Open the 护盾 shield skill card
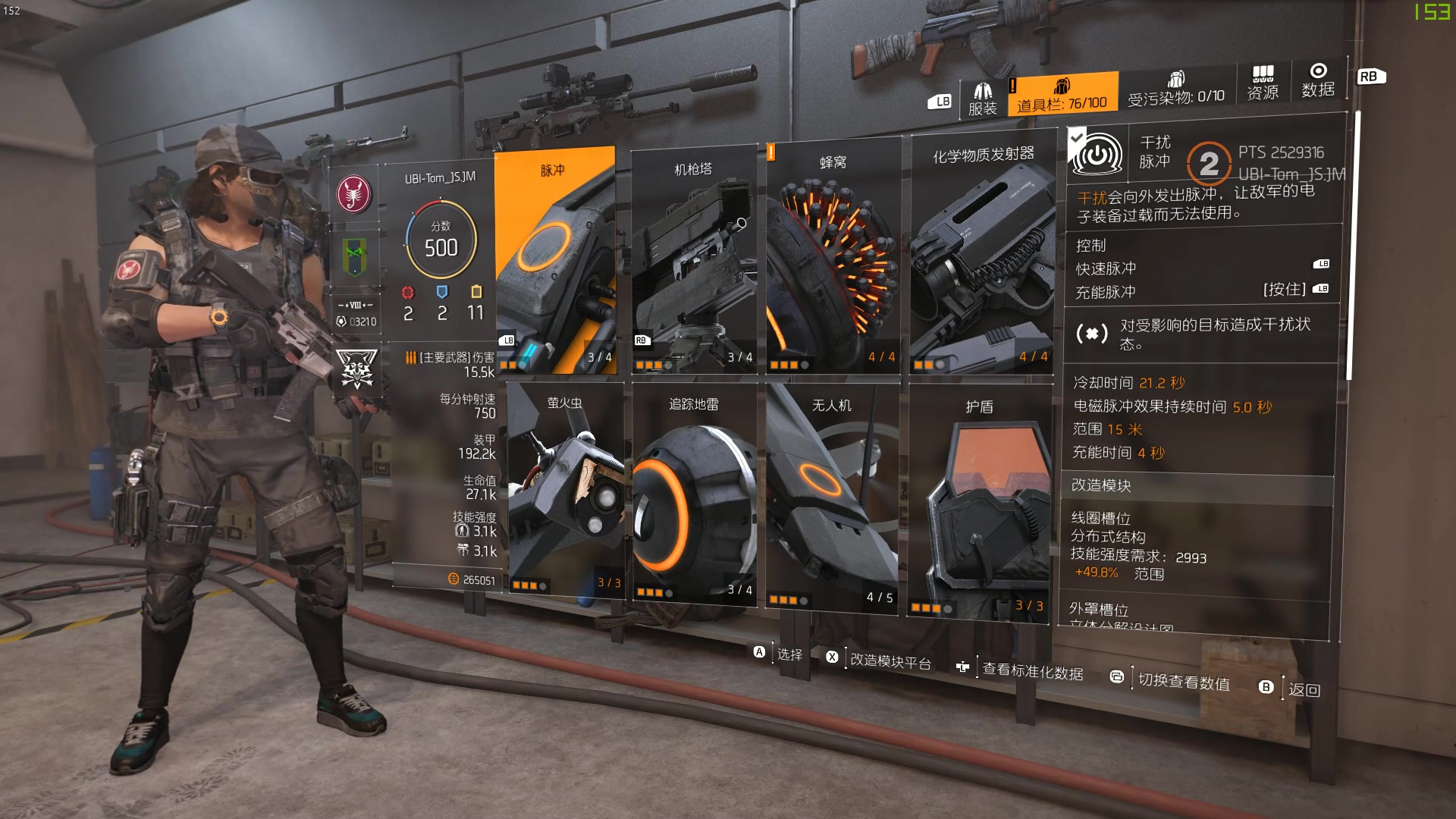The image size is (1456, 819). point(979,502)
